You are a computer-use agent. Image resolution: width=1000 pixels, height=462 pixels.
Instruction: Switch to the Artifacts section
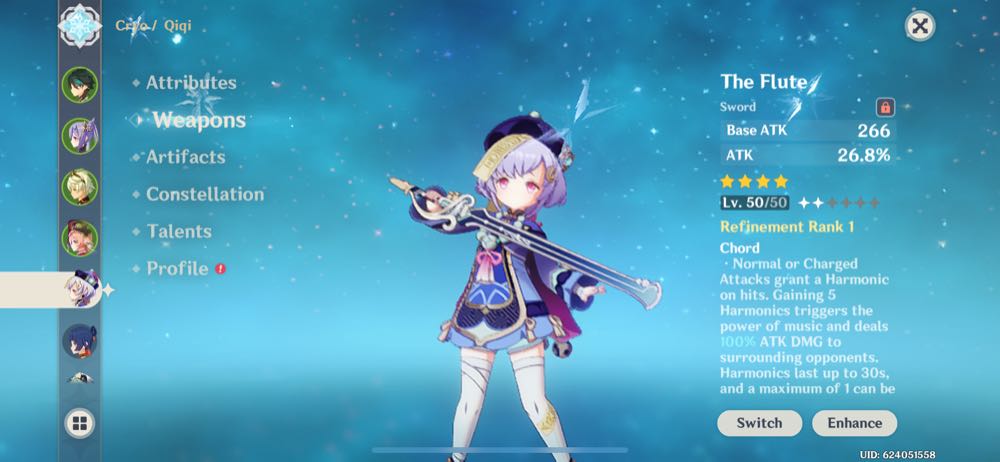(x=185, y=157)
